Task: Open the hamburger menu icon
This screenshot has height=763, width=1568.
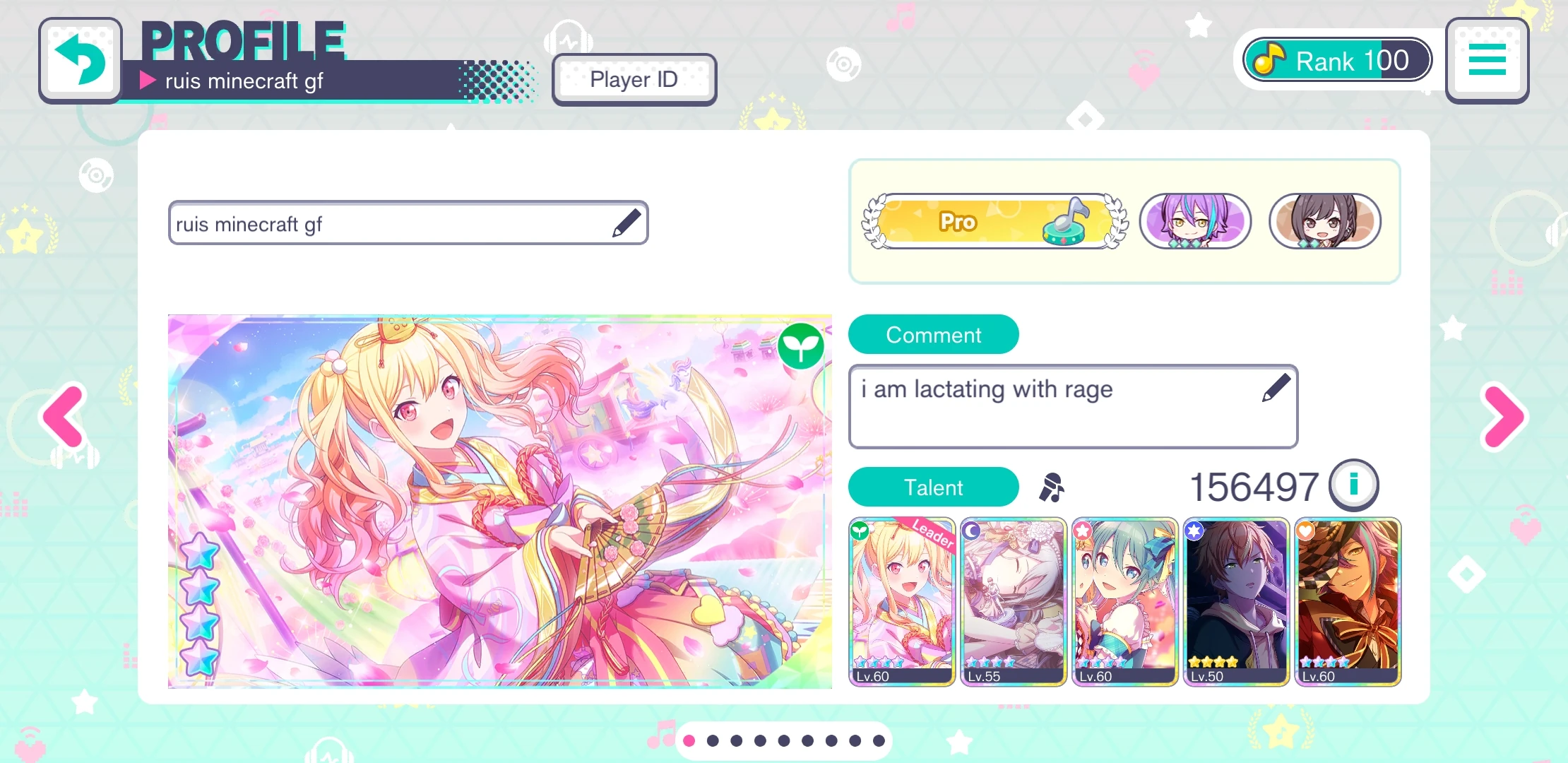Action: [1486, 60]
